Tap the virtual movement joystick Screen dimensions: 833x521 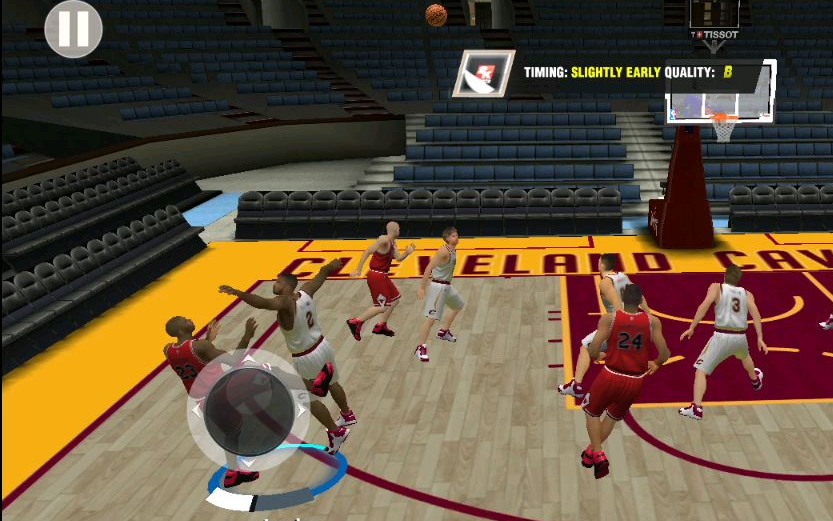pos(247,410)
